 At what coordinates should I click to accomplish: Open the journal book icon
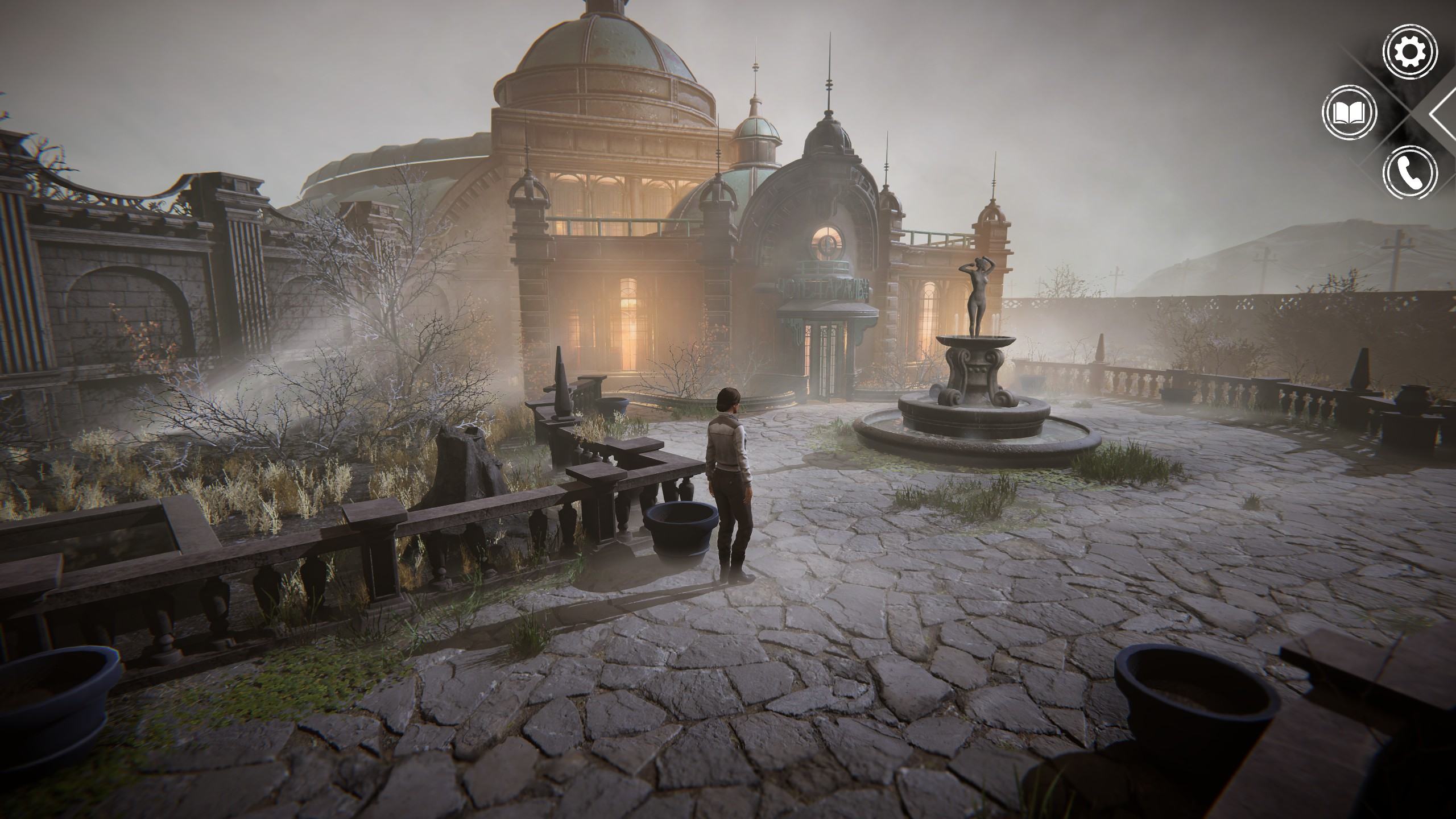(x=1349, y=113)
